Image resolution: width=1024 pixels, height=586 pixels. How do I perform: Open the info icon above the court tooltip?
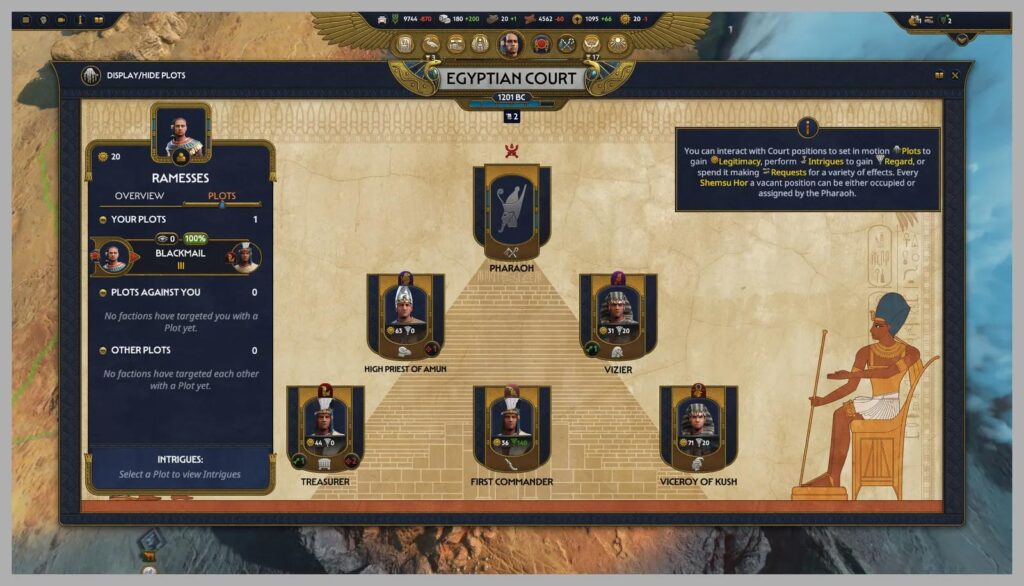point(808,128)
